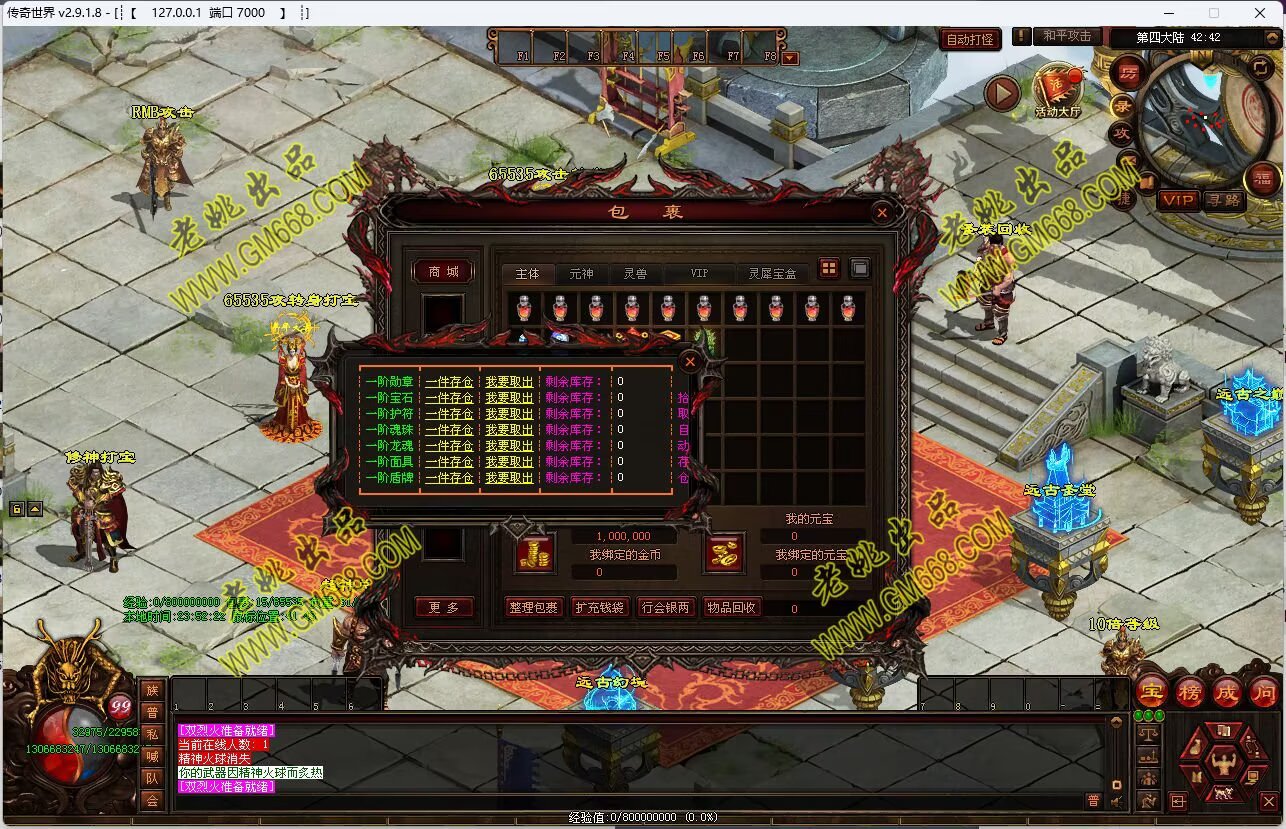Open the 商城 shop
The image size is (1286, 829).
coord(443,272)
